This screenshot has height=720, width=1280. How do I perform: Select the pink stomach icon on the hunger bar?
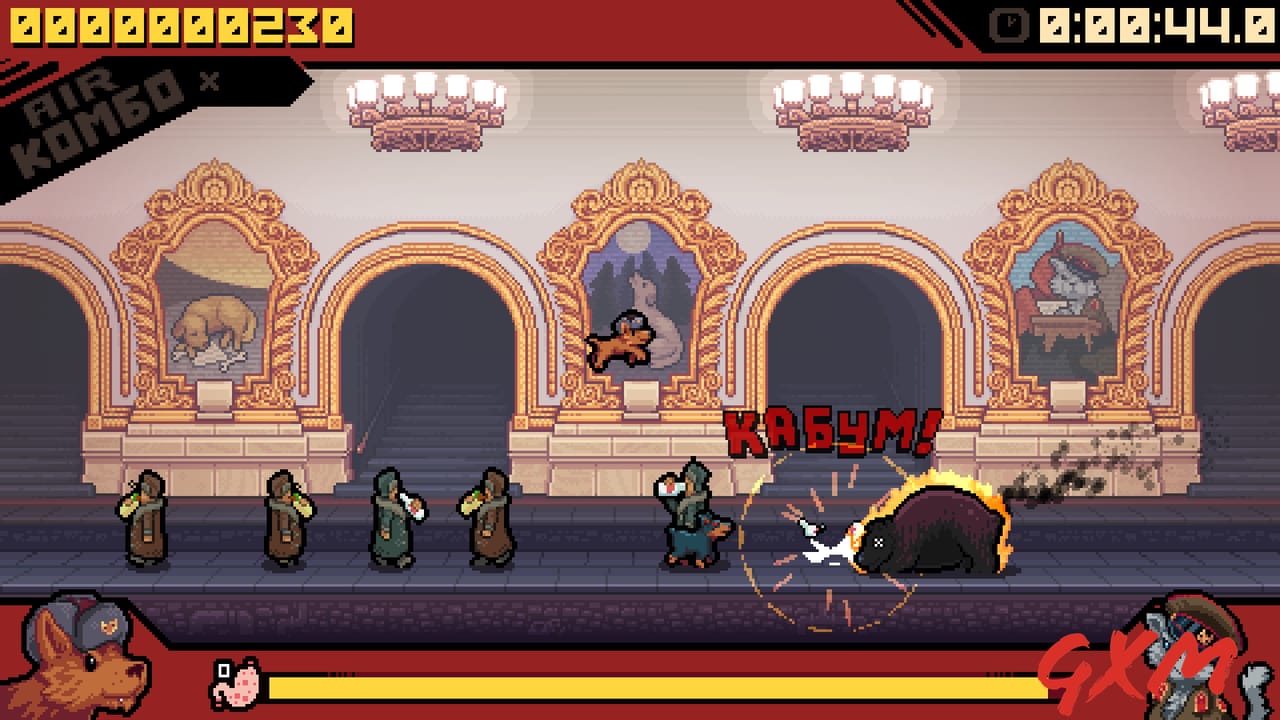pyautogui.click(x=233, y=682)
